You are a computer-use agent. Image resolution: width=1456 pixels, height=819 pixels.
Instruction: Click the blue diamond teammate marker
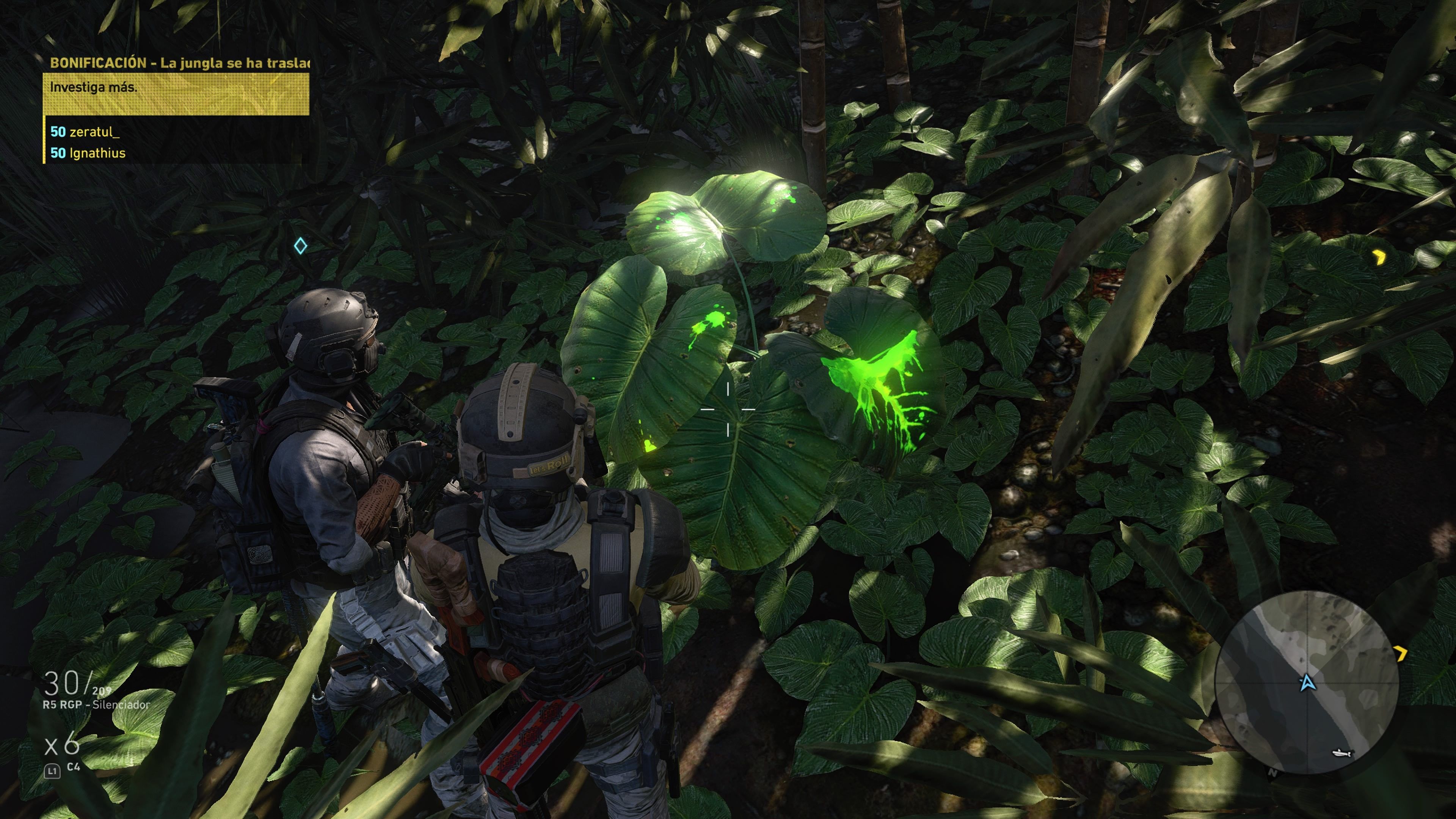point(300,246)
